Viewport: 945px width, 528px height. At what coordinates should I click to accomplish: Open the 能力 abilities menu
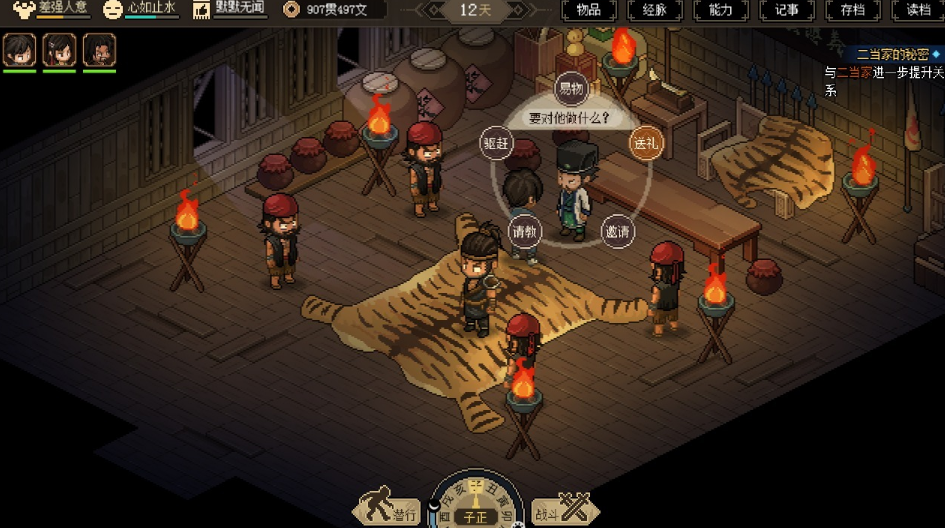(720, 10)
